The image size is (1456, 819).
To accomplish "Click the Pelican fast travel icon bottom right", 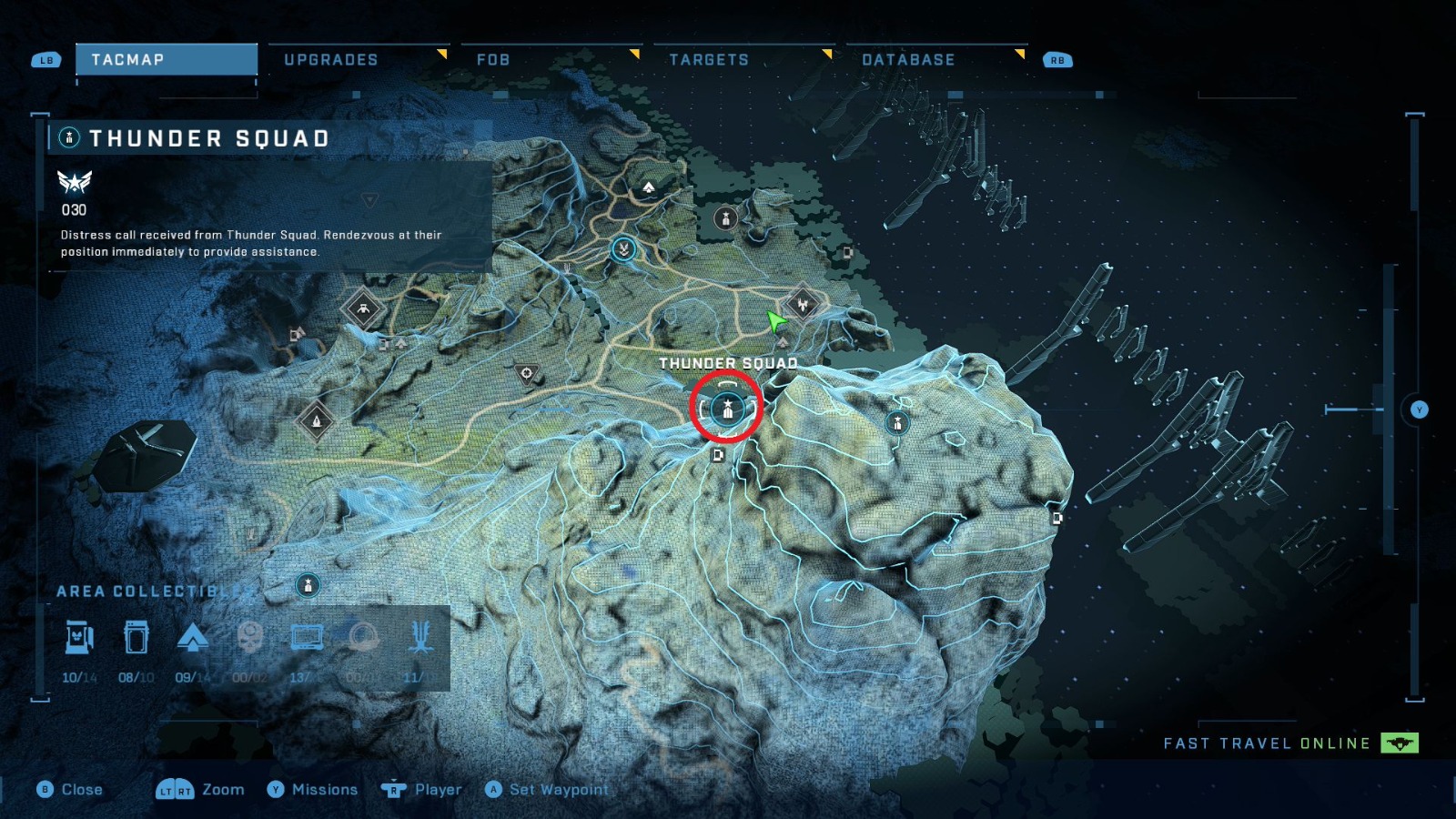I will (1399, 743).
